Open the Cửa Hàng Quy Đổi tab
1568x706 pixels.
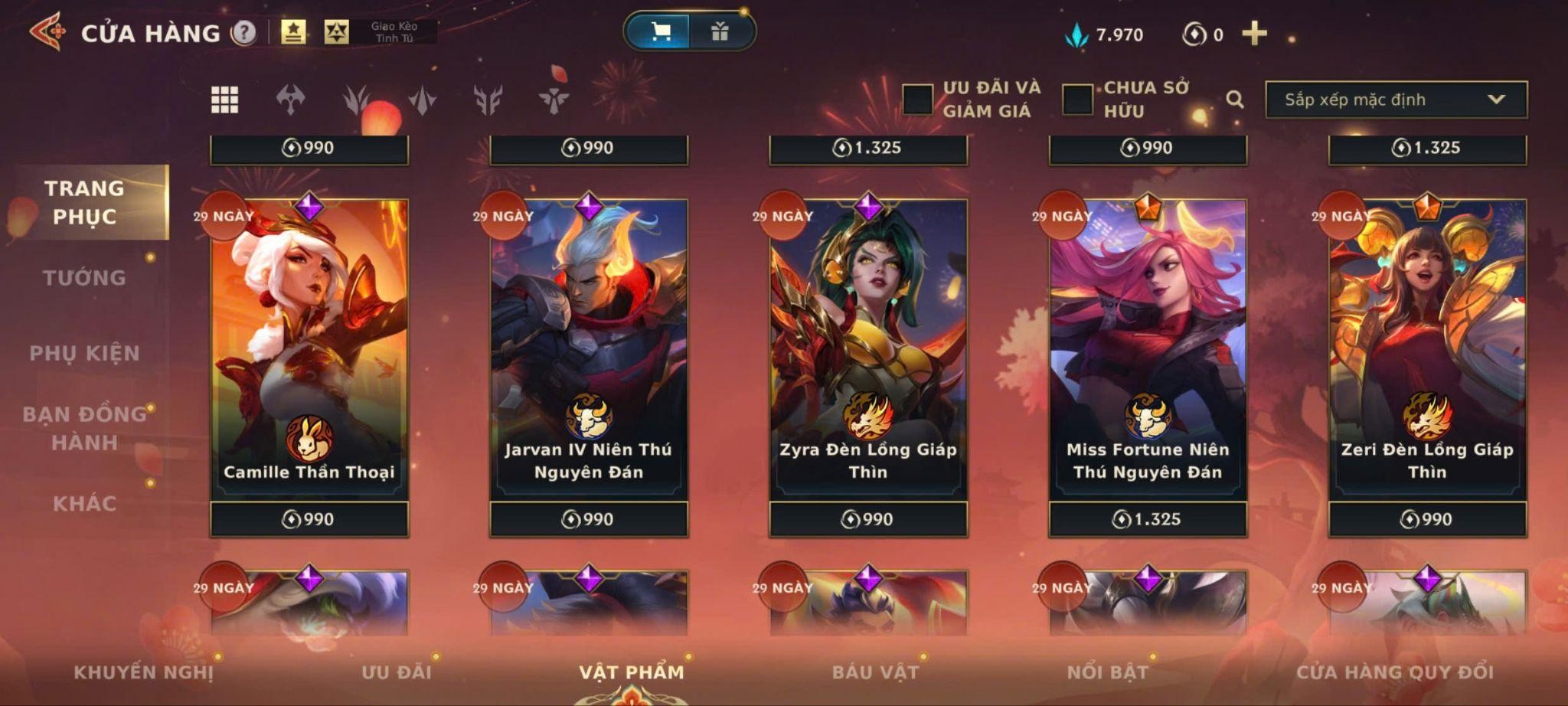[1394, 672]
